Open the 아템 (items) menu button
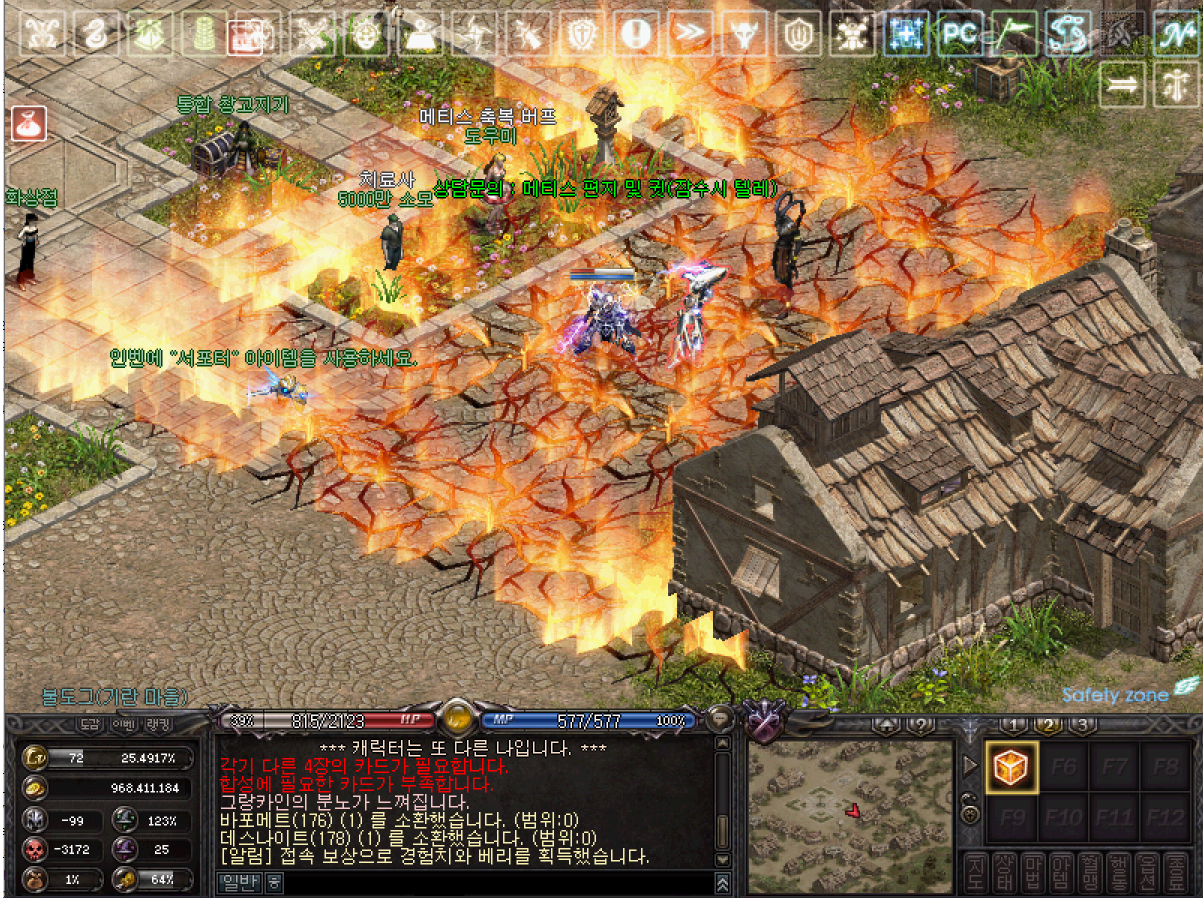1203x898 pixels. click(1062, 873)
